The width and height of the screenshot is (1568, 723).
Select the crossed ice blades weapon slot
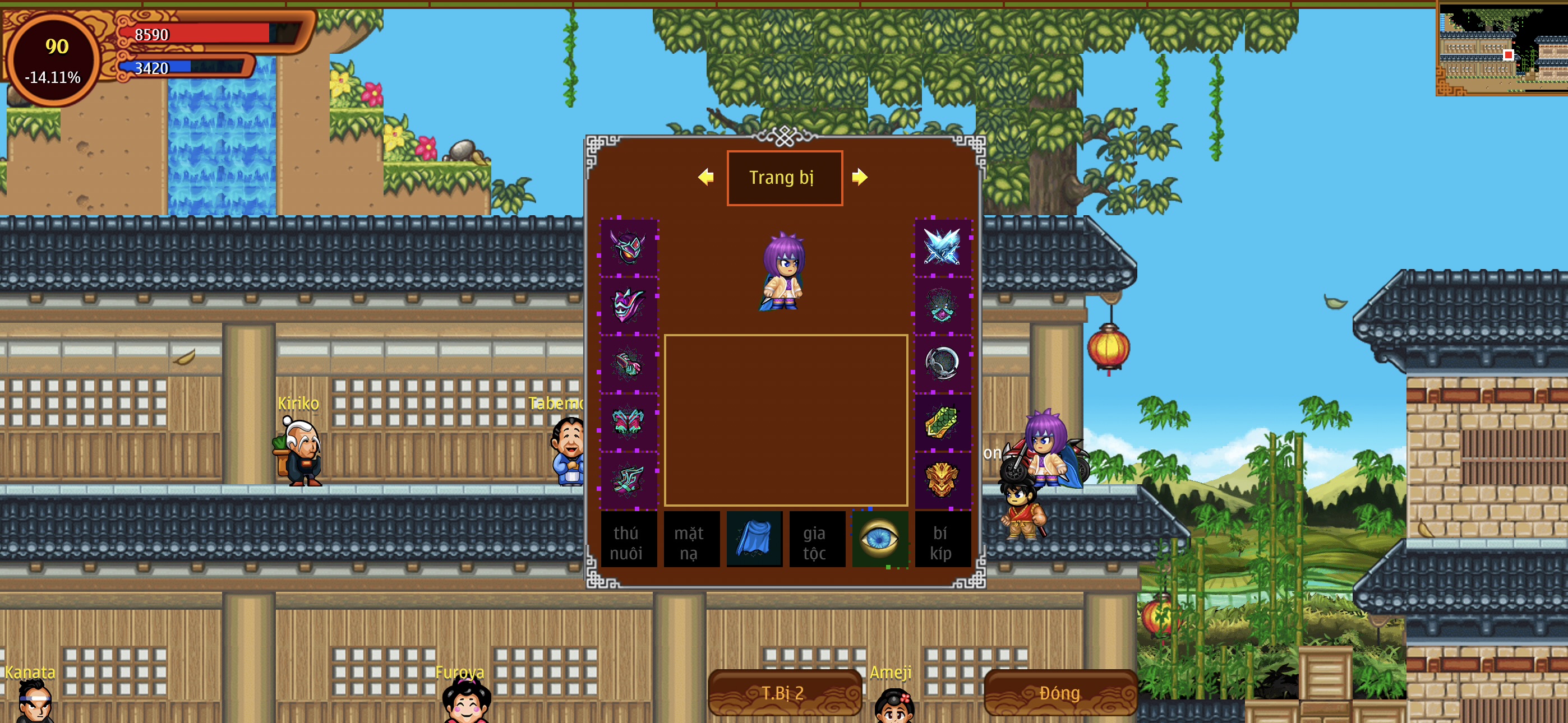coord(942,247)
